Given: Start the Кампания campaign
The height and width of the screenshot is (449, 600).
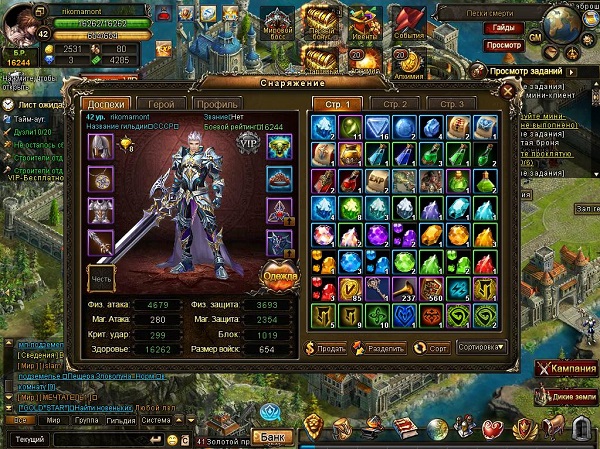Looking at the screenshot, I should point(565,369).
